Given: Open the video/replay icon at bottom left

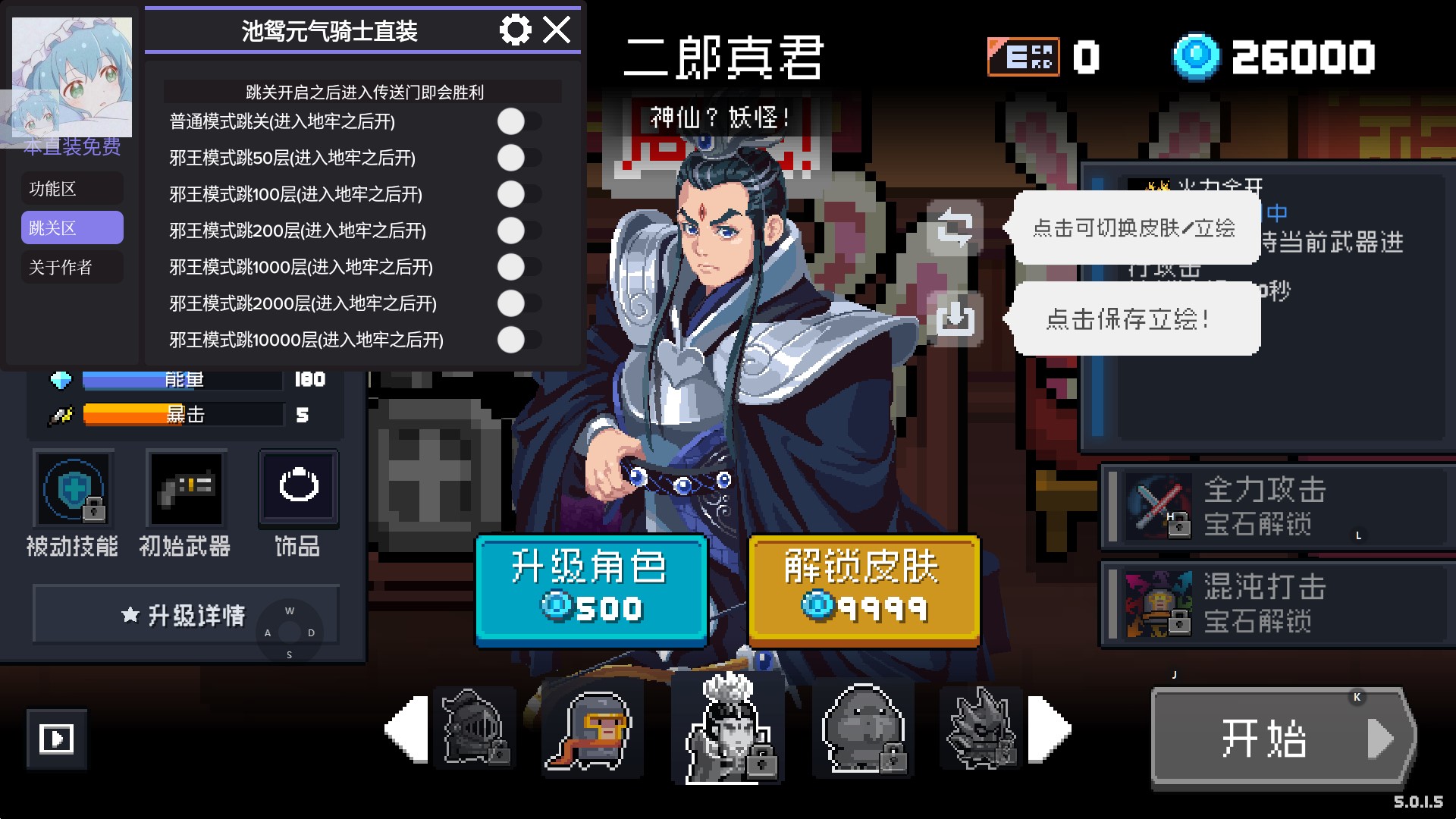Looking at the screenshot, I should pyautogui.click(x=58, y=739).
